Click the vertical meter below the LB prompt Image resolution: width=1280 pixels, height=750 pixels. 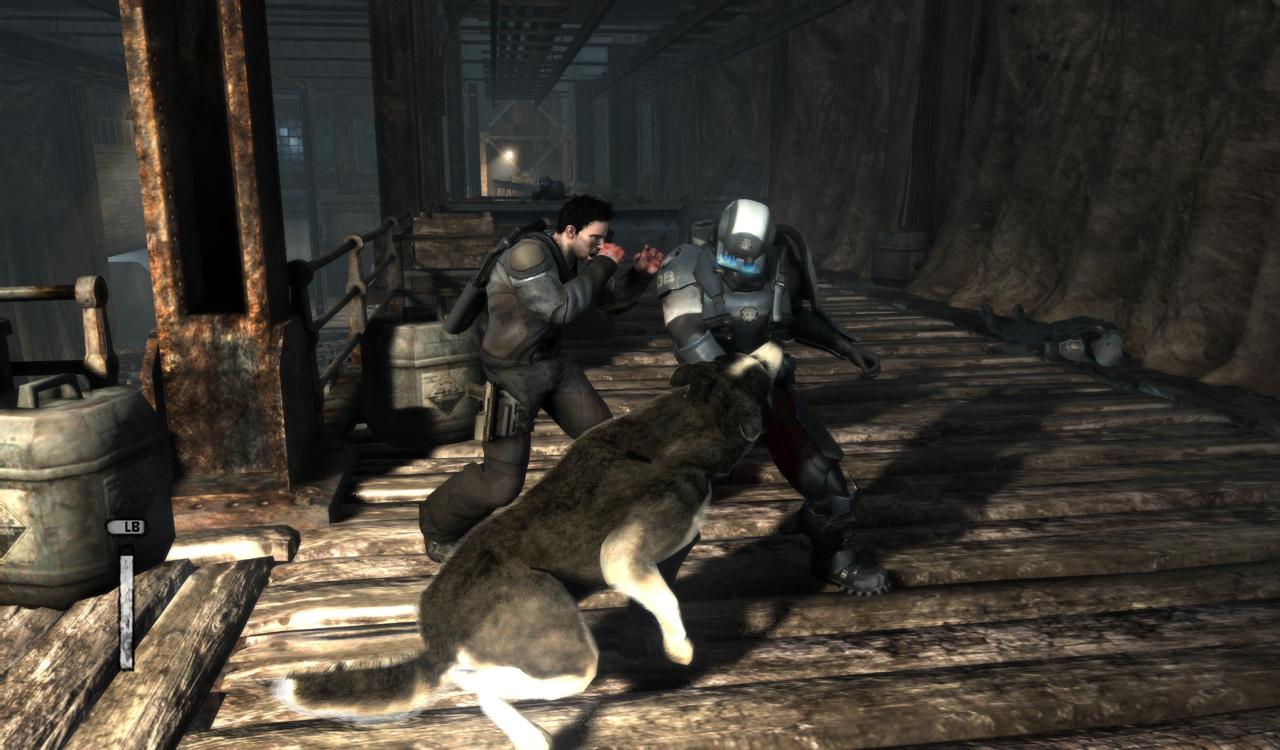(x=126, y=600)
